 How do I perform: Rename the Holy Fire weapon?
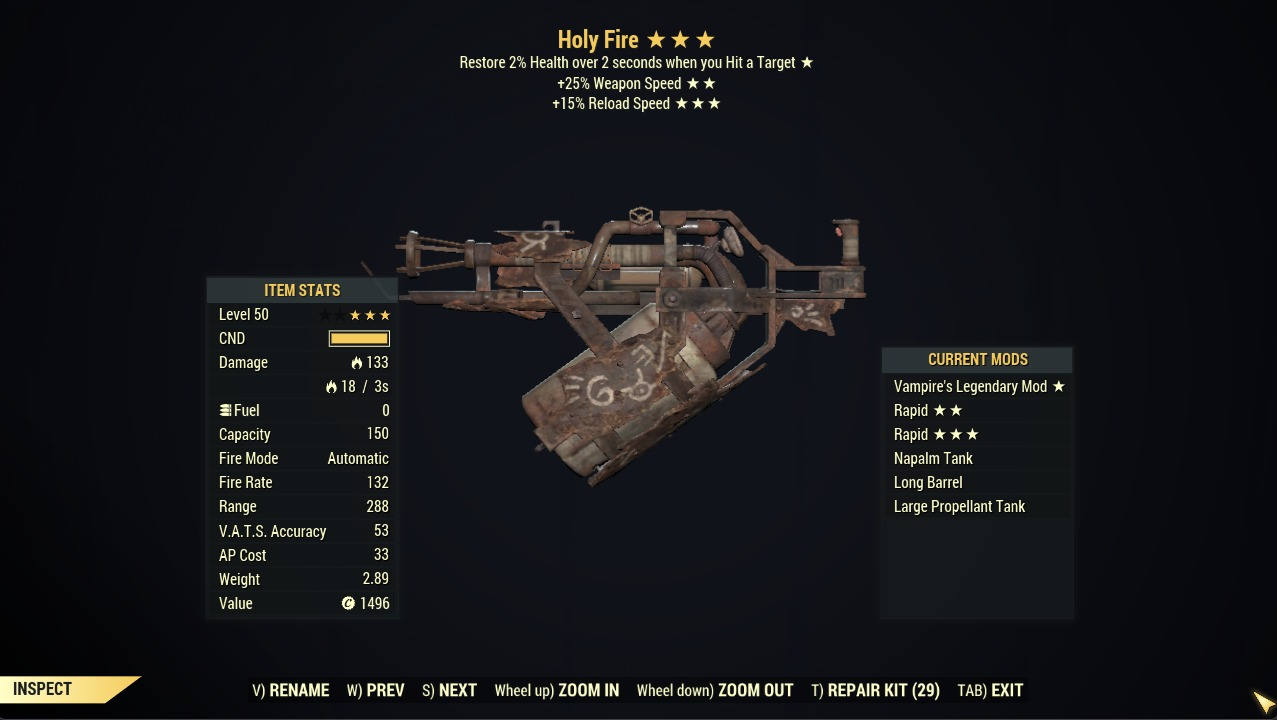coord(291,690)
